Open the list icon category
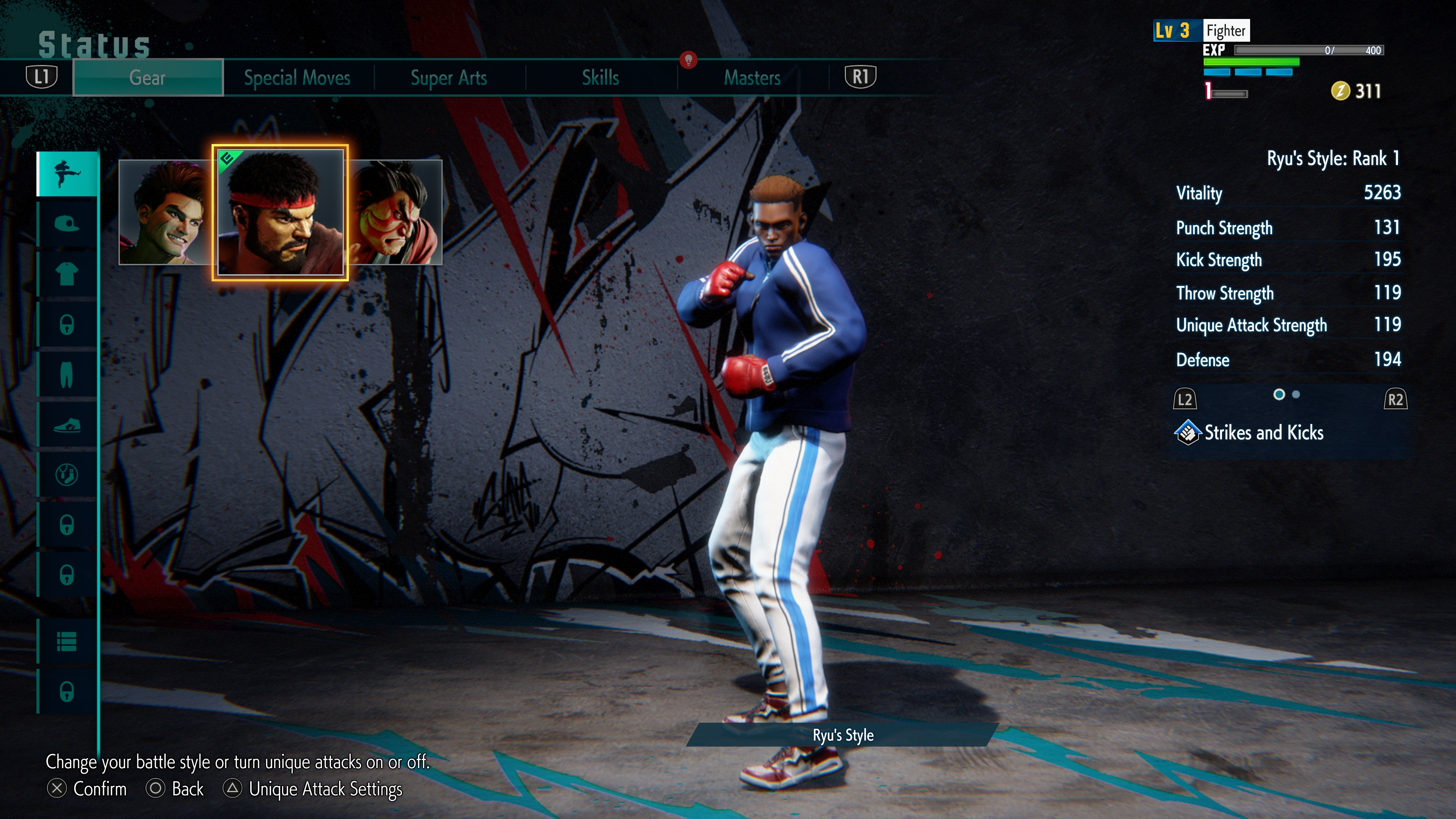 point(67,642)
